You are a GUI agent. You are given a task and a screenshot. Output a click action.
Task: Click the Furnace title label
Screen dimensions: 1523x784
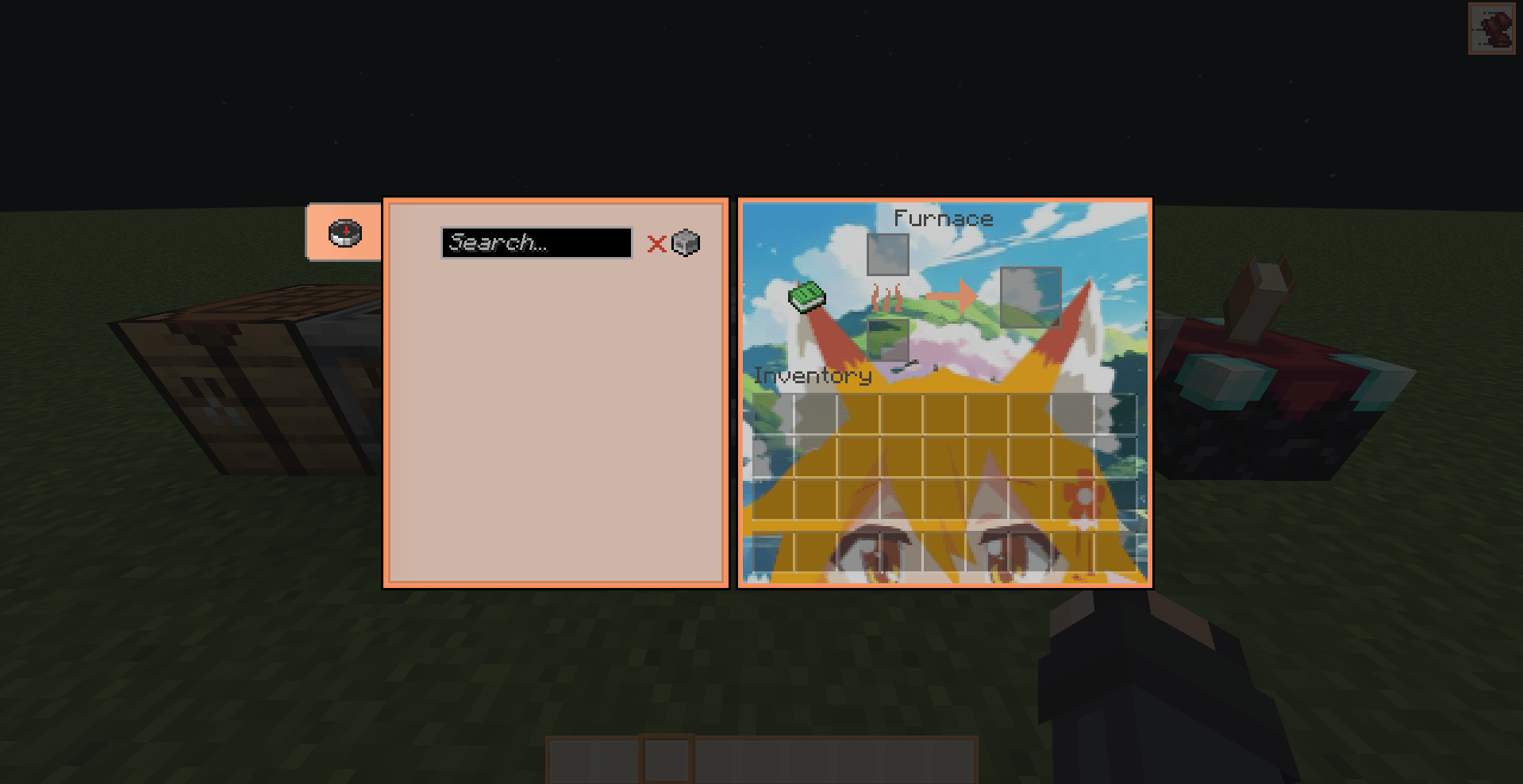[944, 217]
